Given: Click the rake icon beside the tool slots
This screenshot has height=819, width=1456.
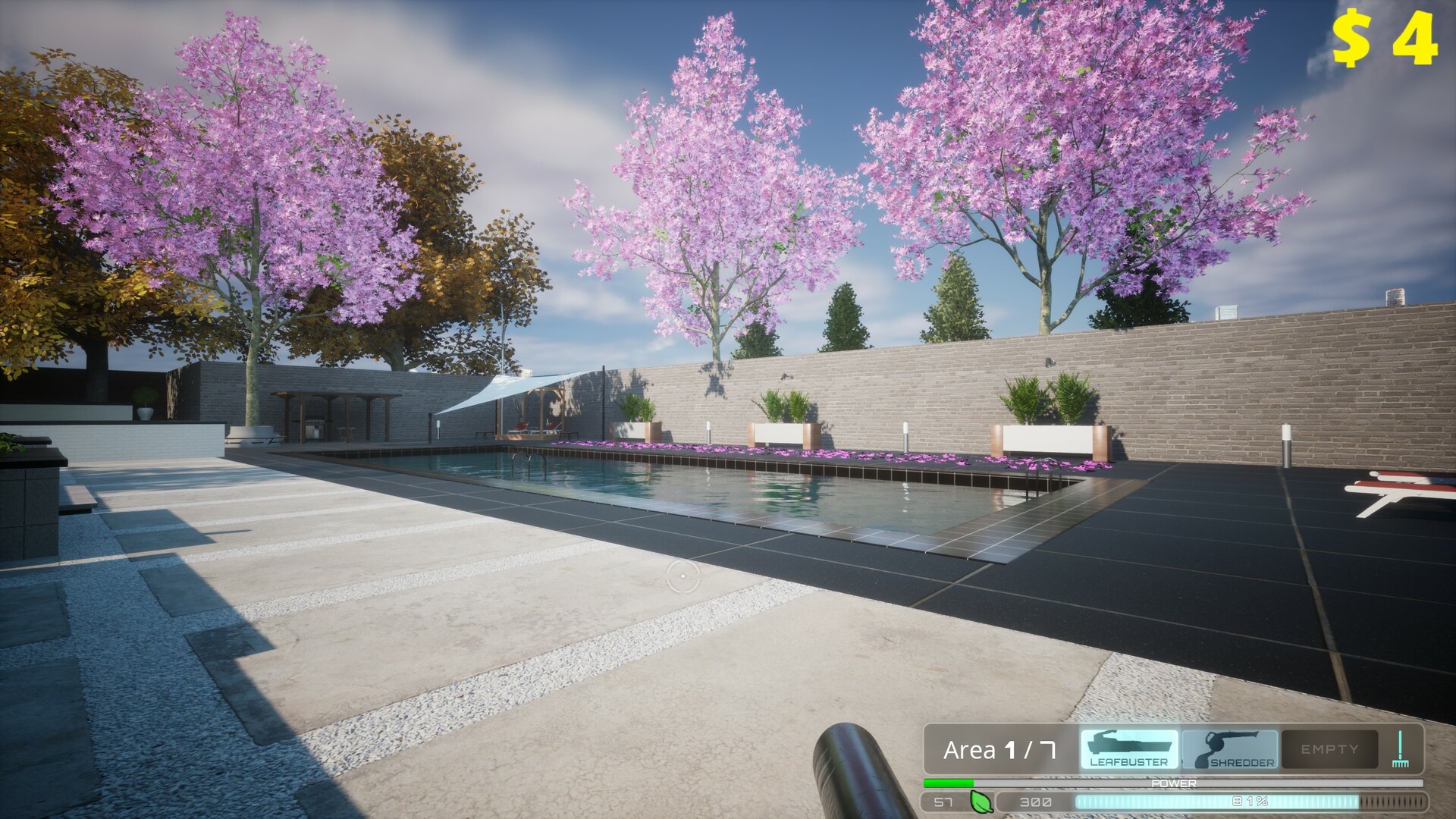Looking at the screenshot, I should 1400,747.
